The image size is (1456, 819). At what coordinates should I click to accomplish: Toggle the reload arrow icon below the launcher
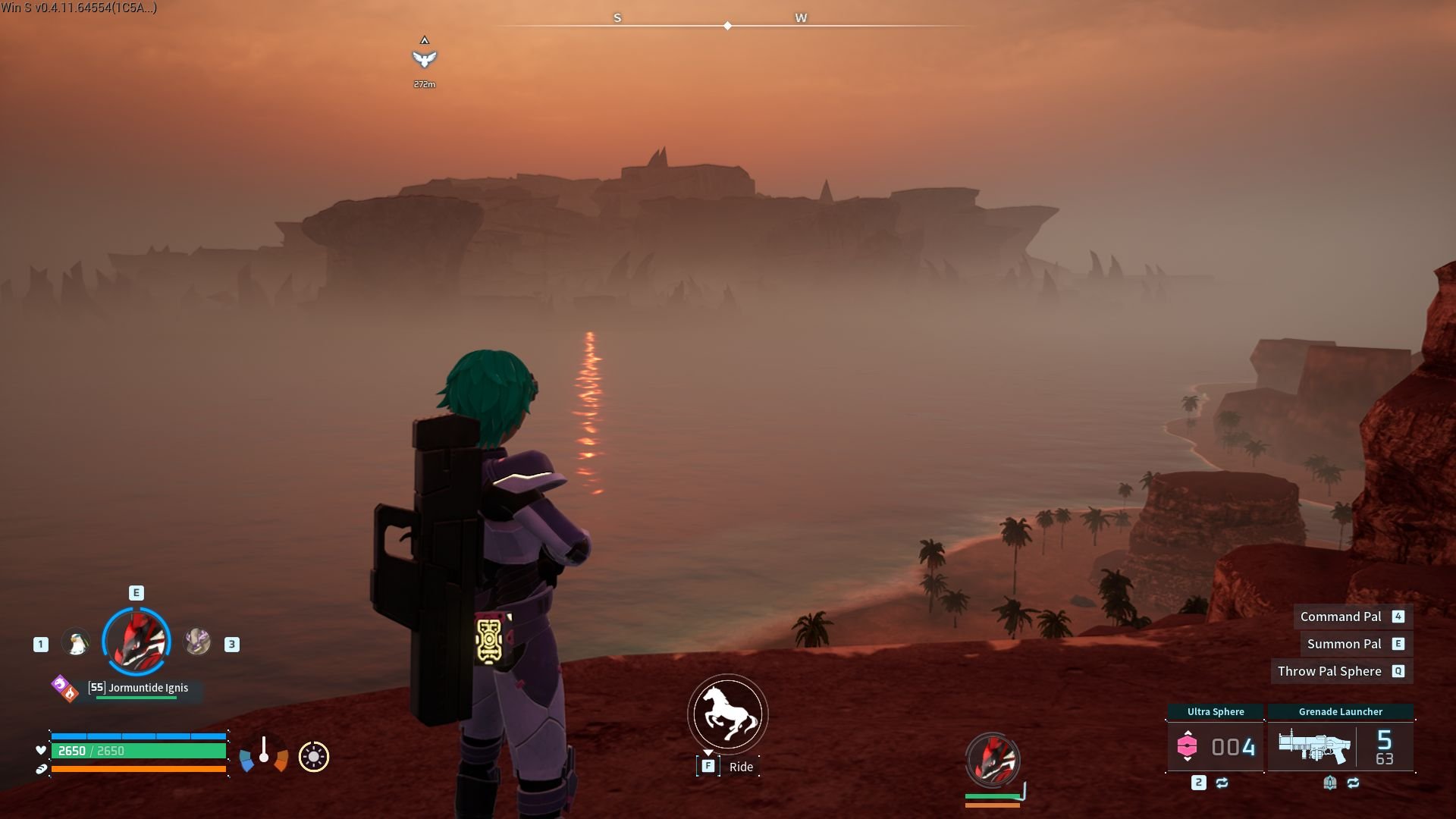[1329, 782]
